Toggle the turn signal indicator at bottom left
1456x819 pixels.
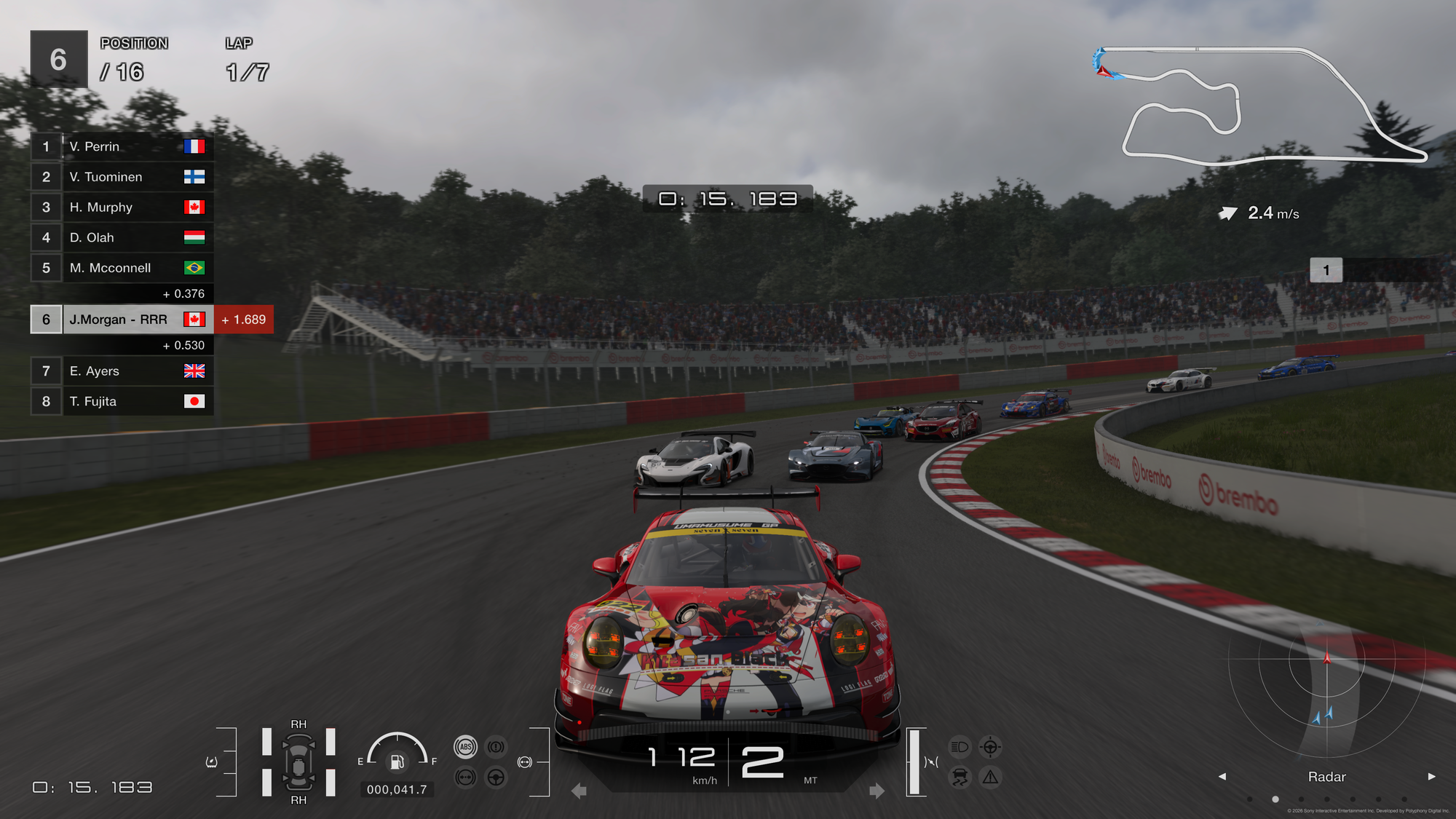point(210,761)
